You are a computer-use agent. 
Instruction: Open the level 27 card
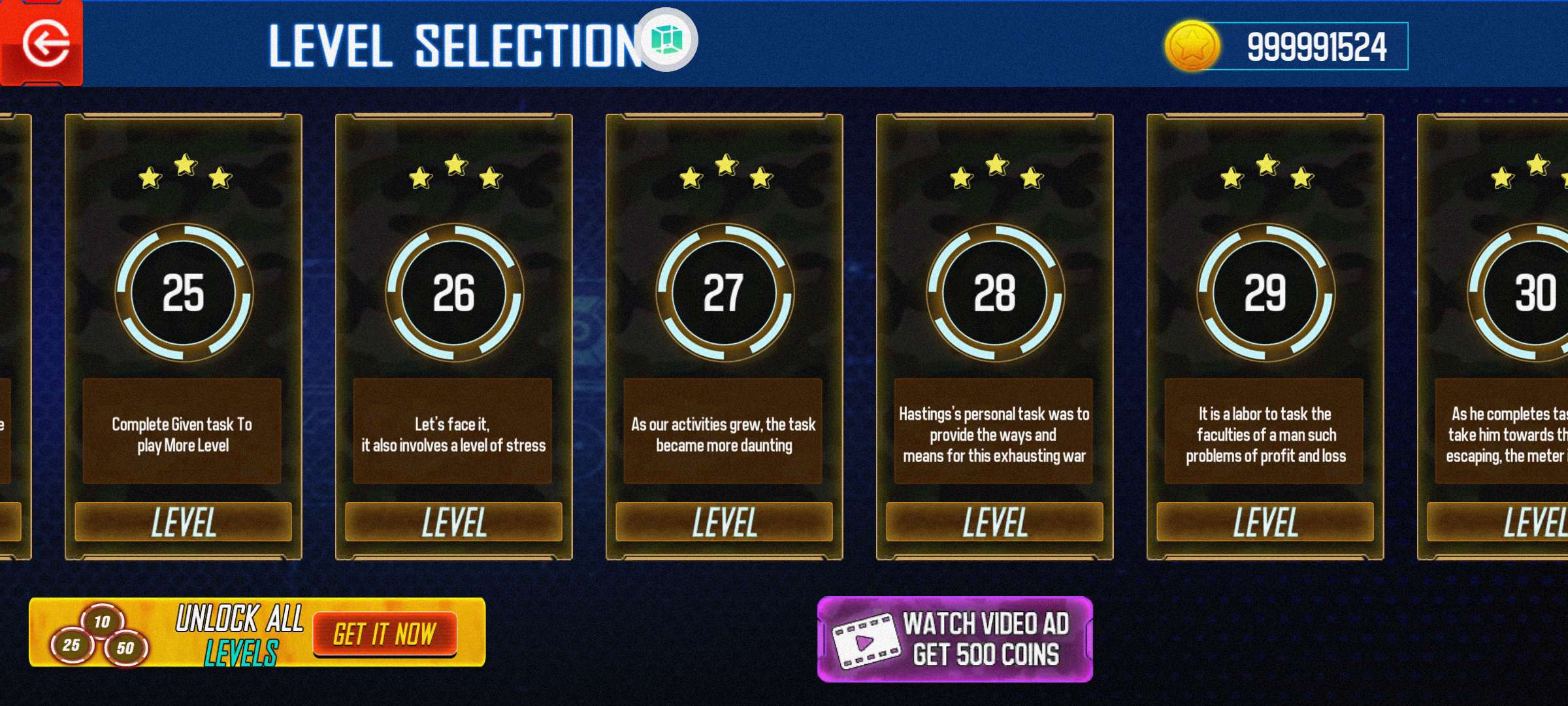(x=724, y=337)
